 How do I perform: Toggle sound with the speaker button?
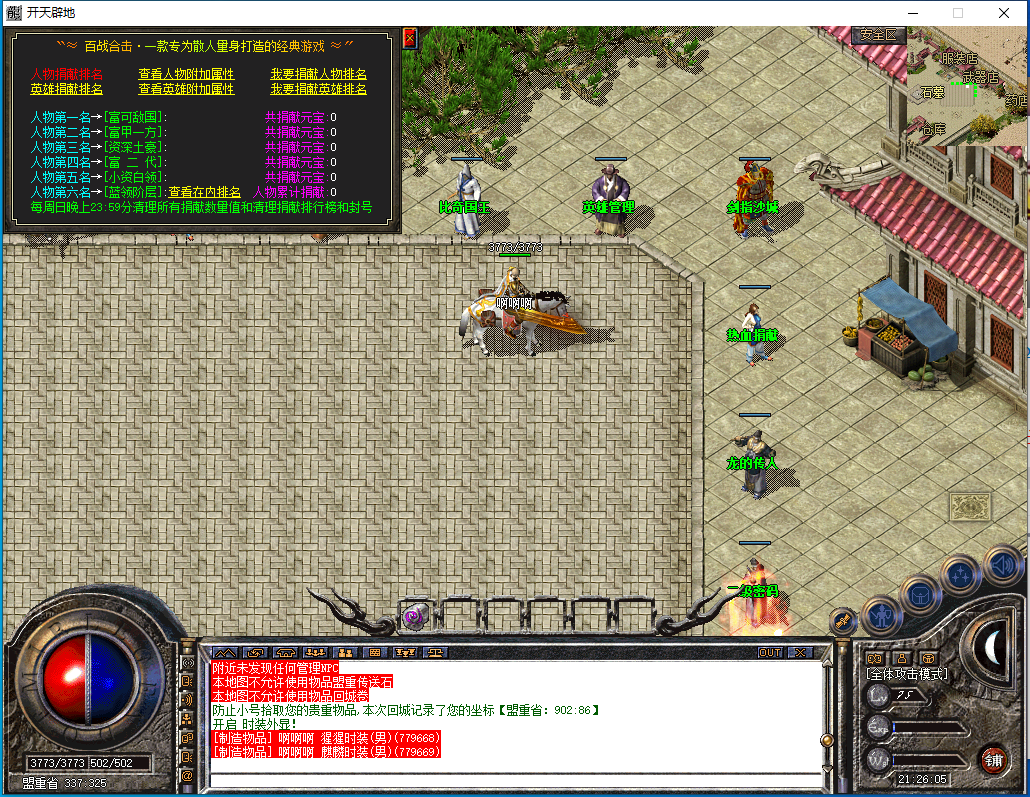pos(1002,565)
